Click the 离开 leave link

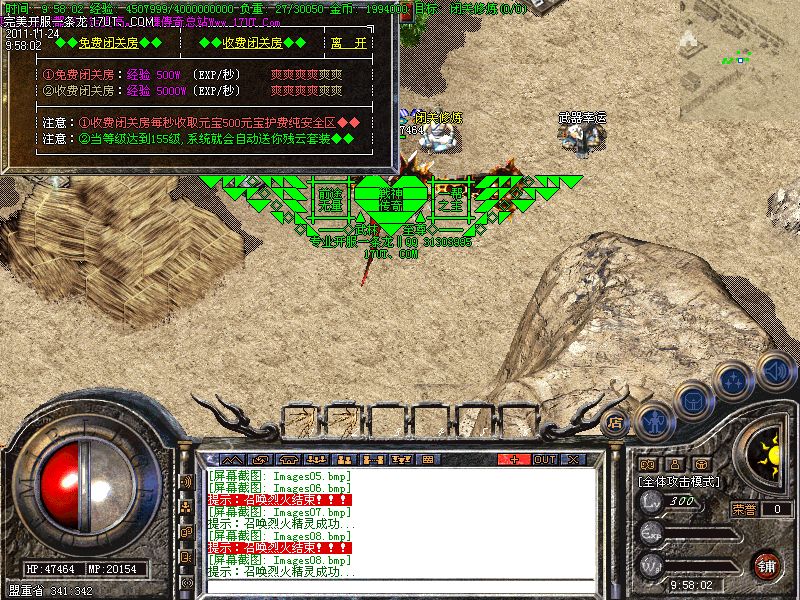[x=348, y=43]
